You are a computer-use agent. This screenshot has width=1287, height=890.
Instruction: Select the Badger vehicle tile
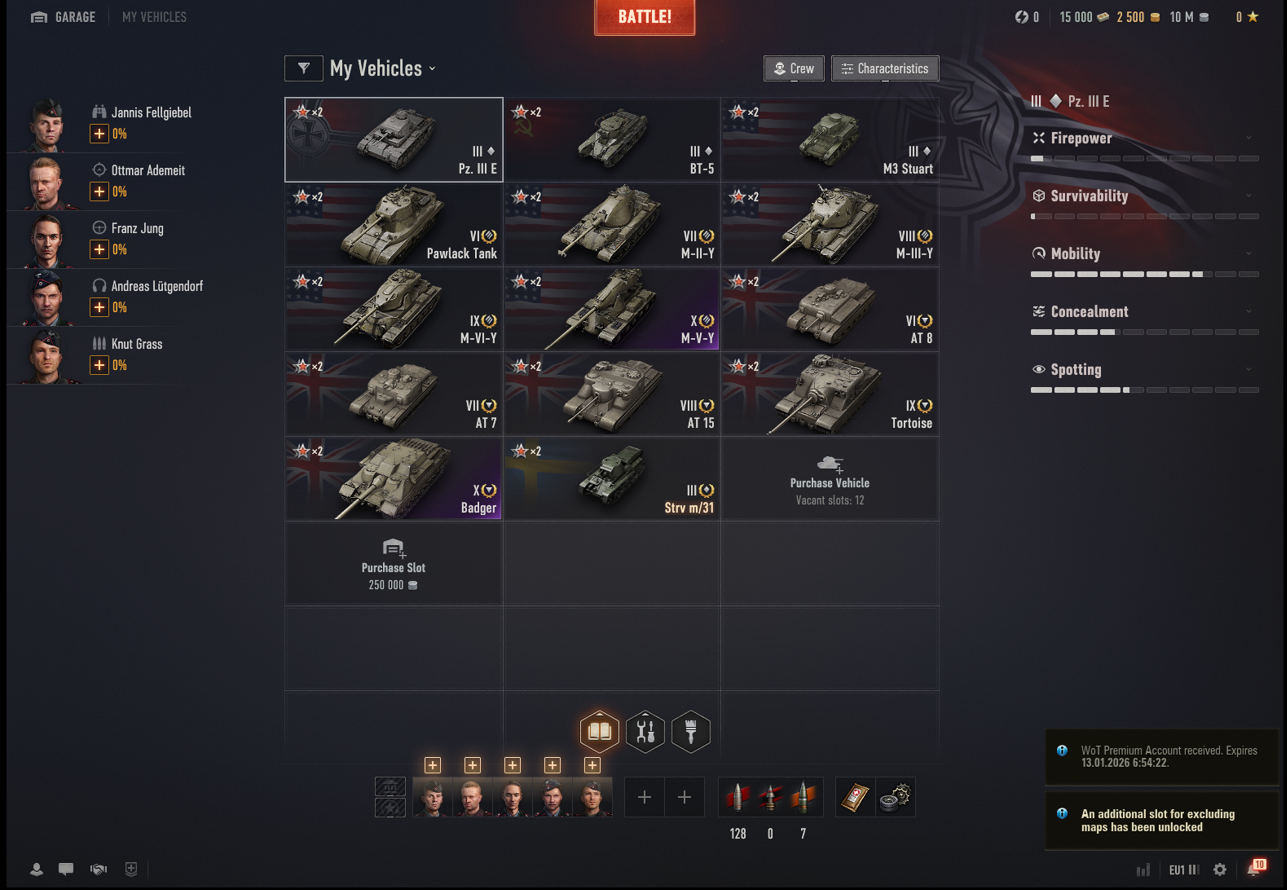click(393, 479)
